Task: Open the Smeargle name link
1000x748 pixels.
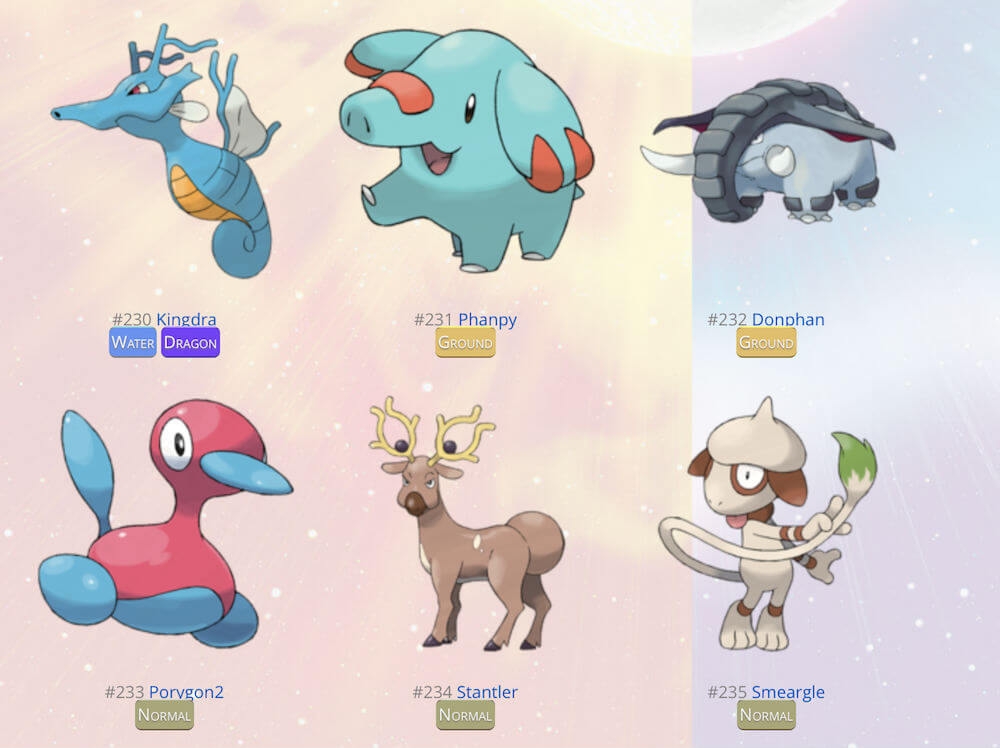Action: (x=788, y=692)
